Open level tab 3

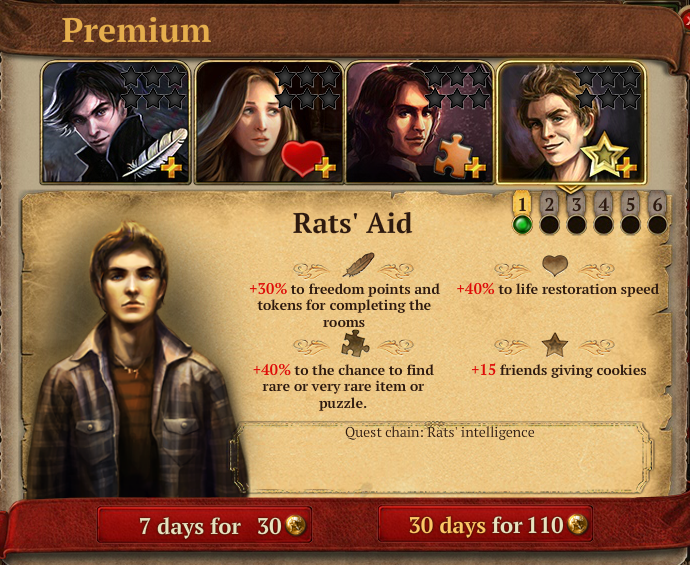[576, 206]
